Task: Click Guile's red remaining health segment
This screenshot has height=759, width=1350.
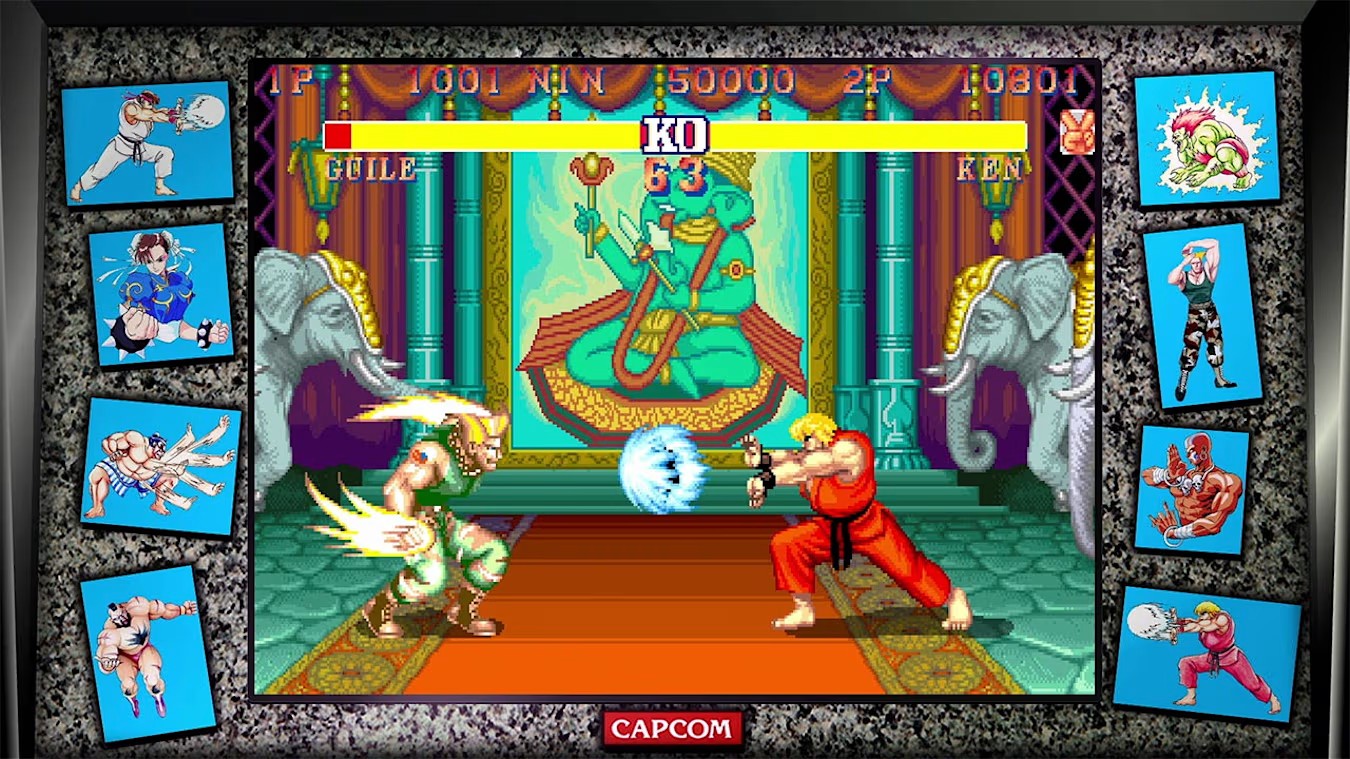Action: point(339,133)
